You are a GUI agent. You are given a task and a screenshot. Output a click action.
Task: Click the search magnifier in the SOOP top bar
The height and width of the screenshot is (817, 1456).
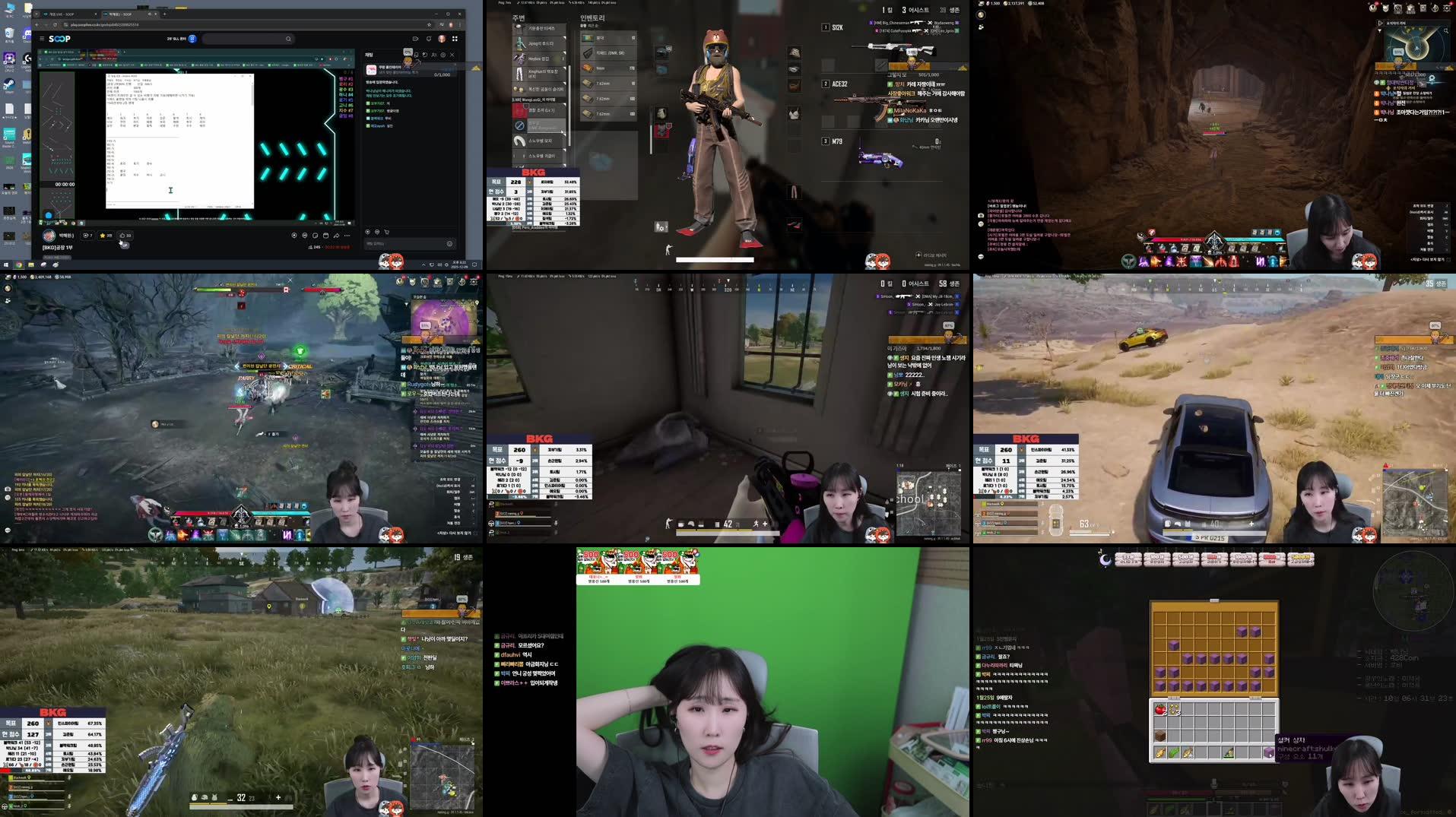point(289,39)
